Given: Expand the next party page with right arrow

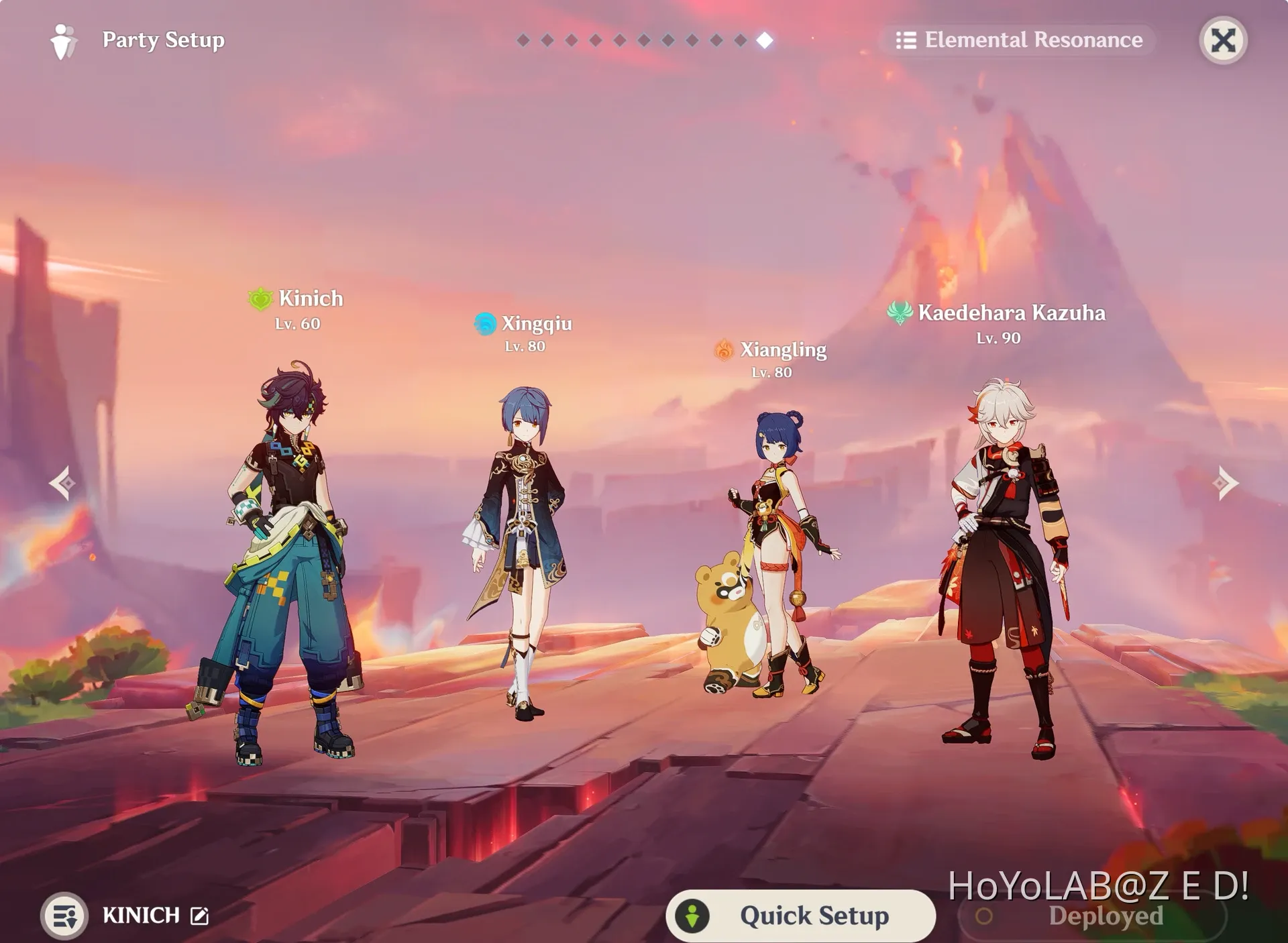Looking at the screenshot, I should pyautogui.click(x=1226, y=482).
